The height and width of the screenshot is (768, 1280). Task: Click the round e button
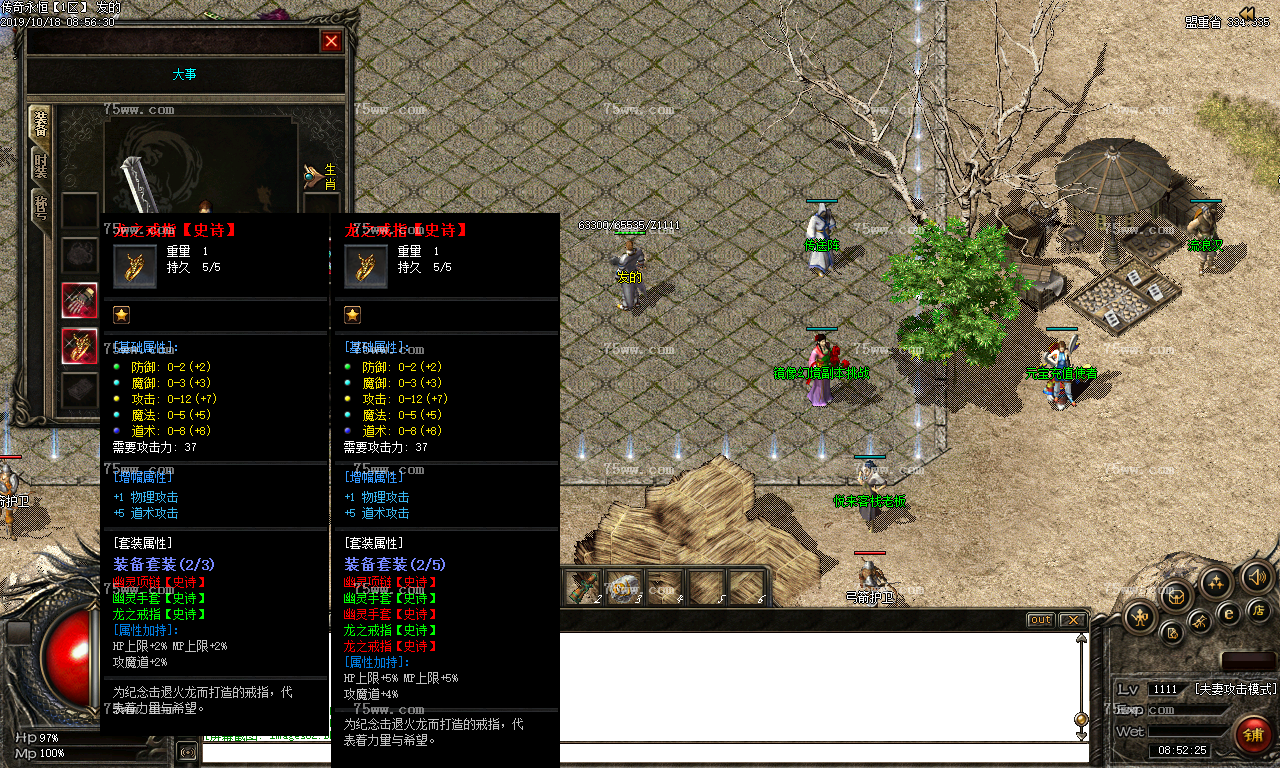(1230, 614)
